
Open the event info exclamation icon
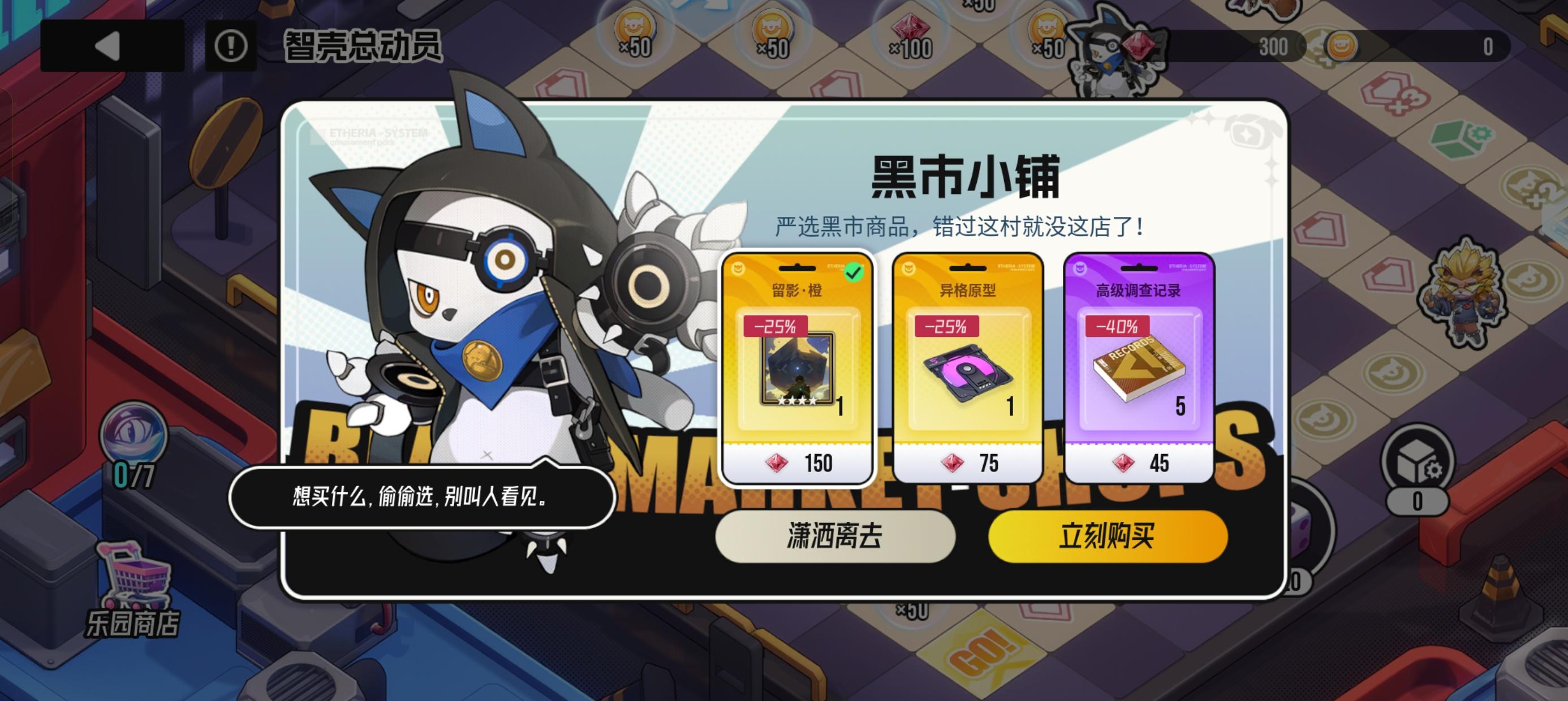[231, 46]
